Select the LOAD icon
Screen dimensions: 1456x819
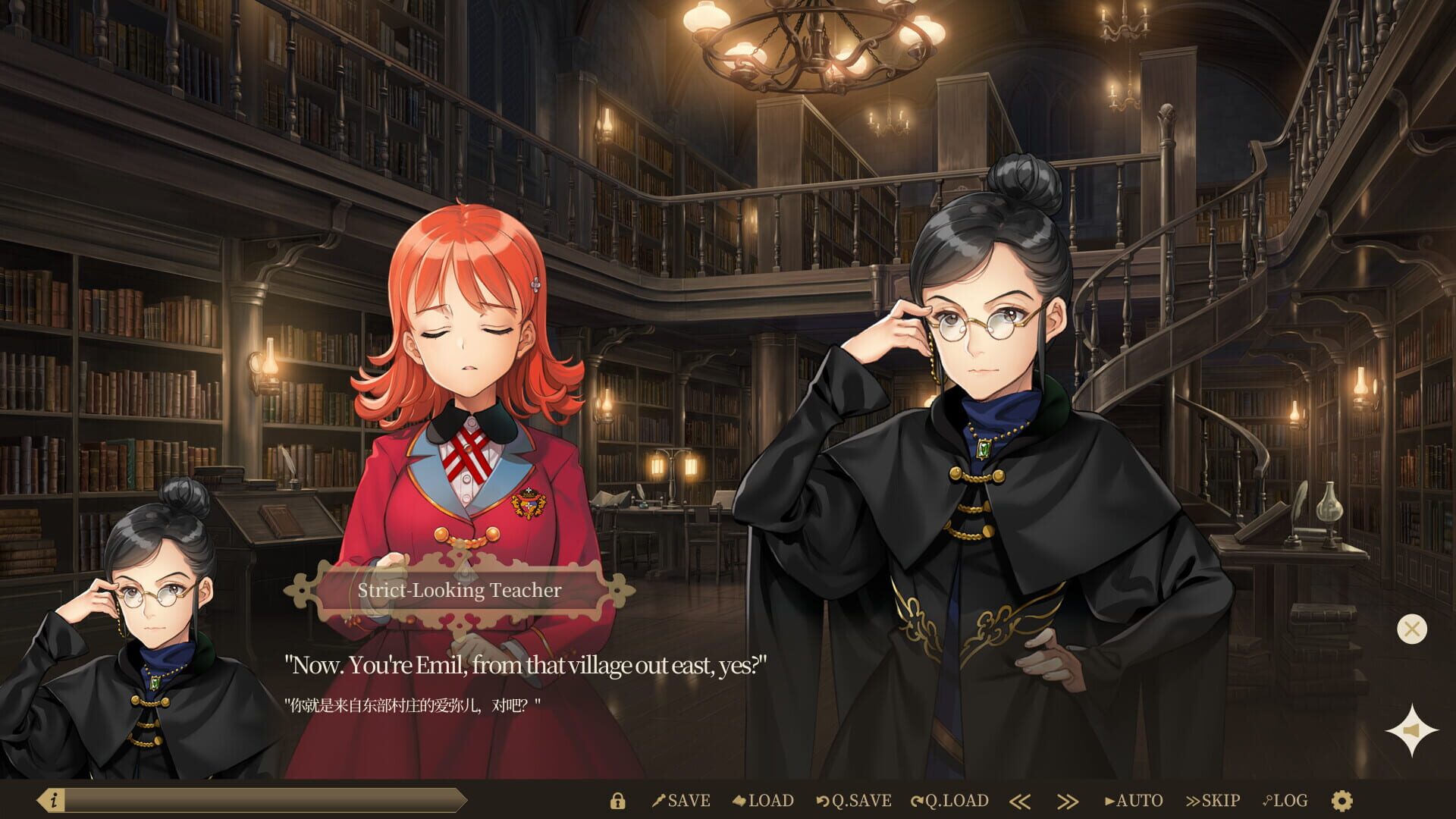point(766,800)
